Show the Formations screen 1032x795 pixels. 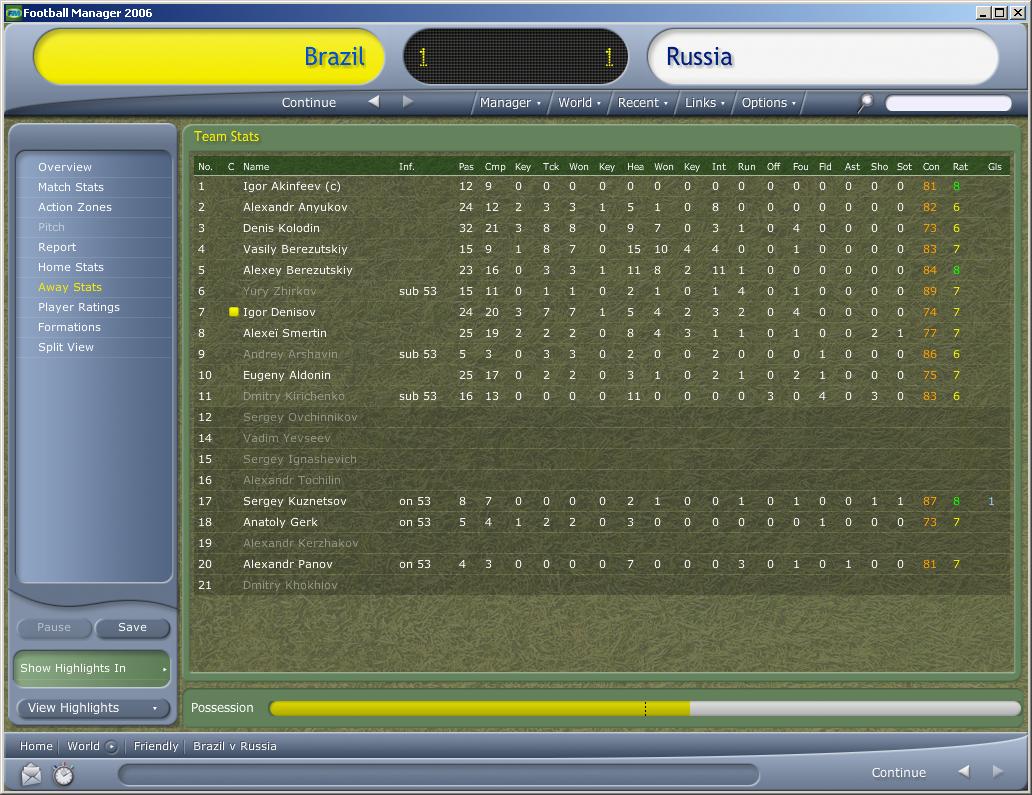pos(69,327)
